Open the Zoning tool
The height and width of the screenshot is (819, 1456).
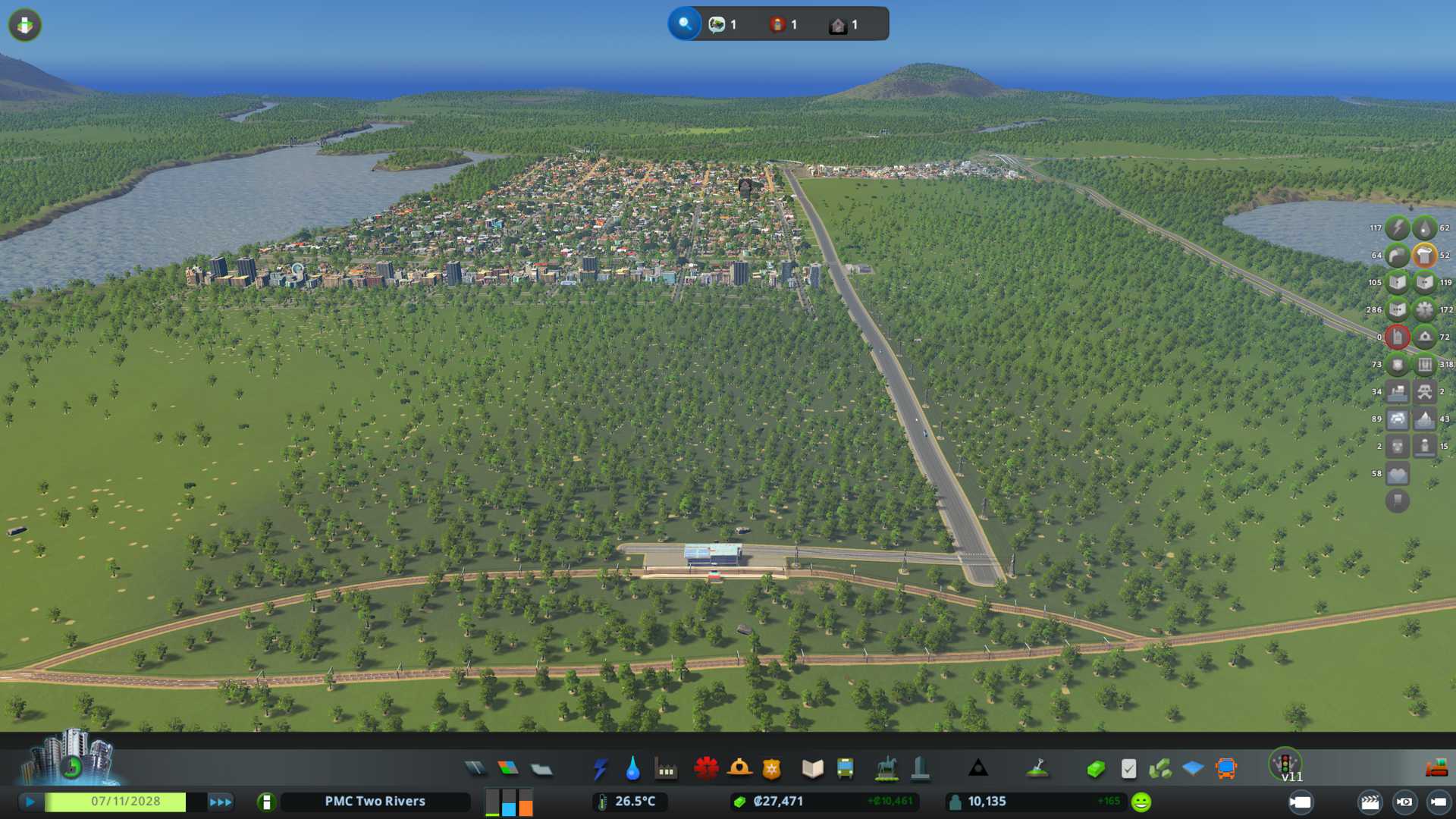coord(508,769)
